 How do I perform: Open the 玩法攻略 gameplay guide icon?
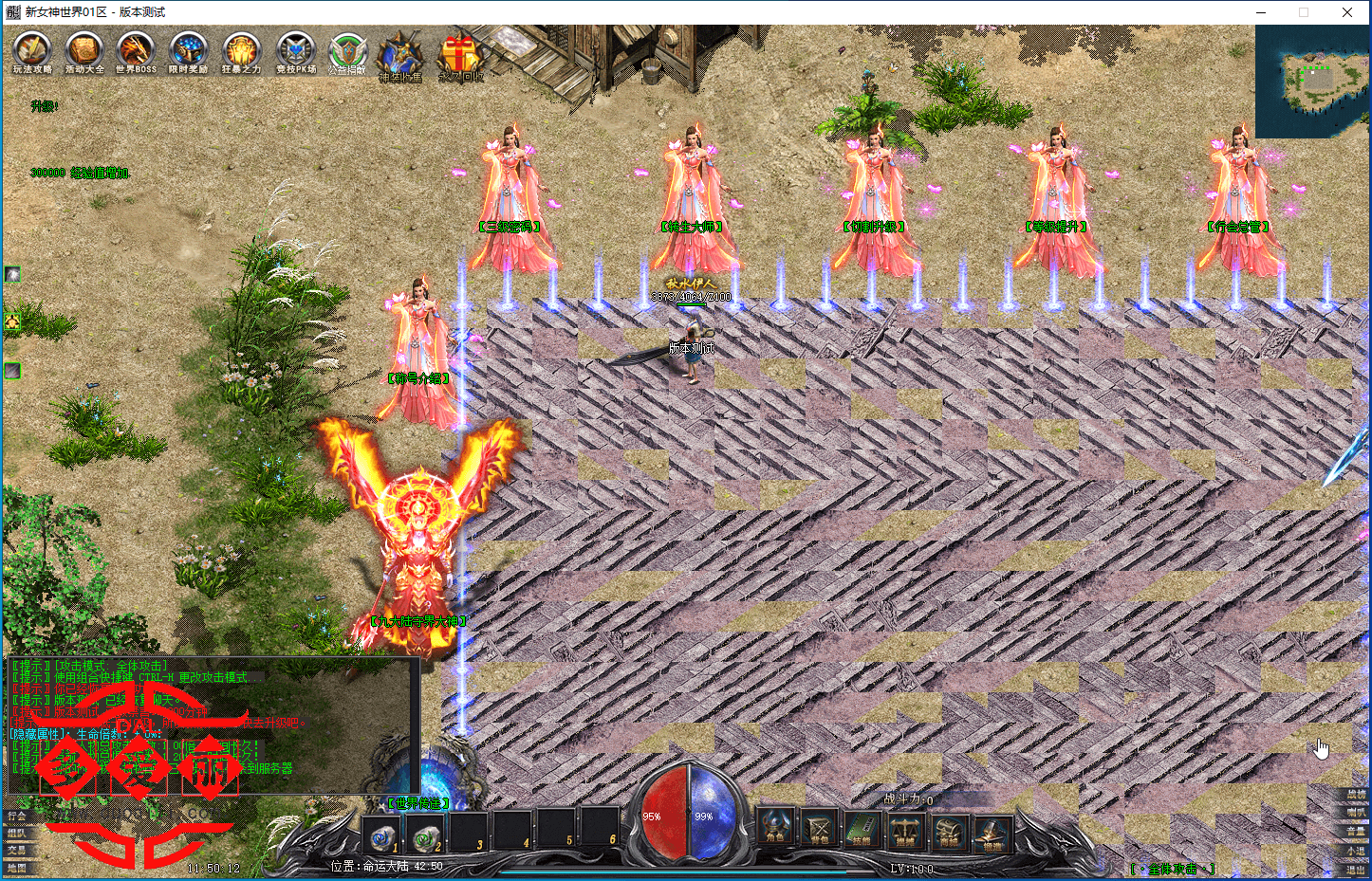point(32,51)
